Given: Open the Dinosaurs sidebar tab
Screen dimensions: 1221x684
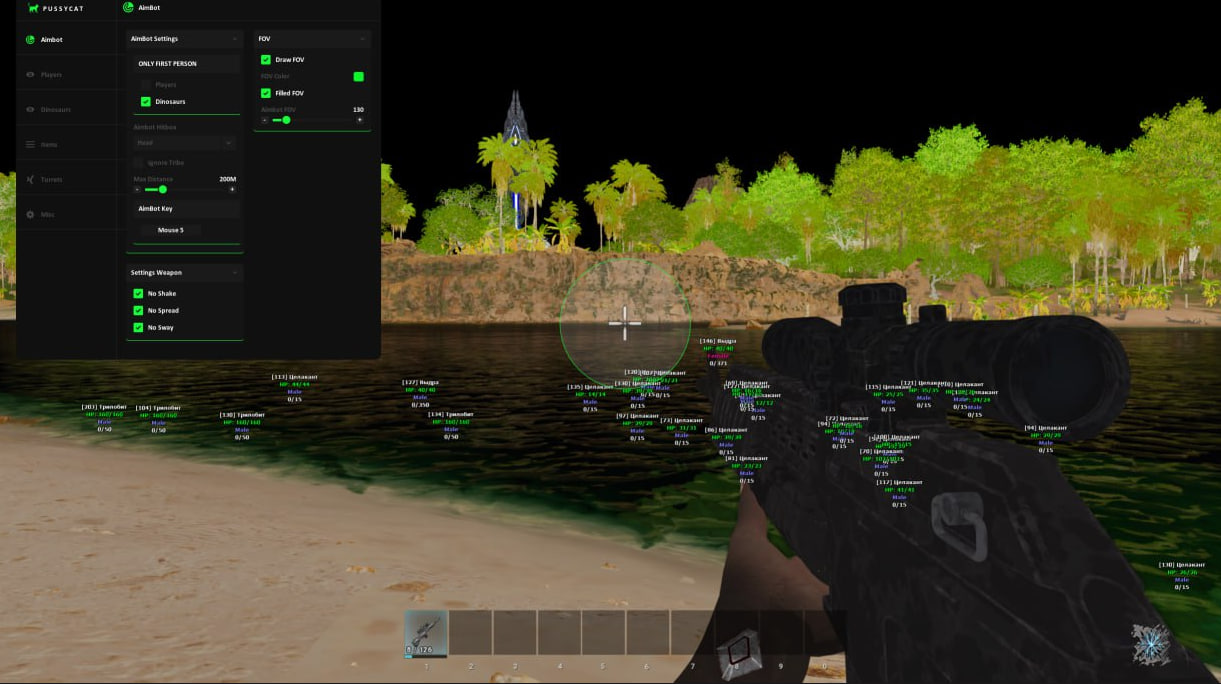Looking at the screenshot, I should 55,110.
